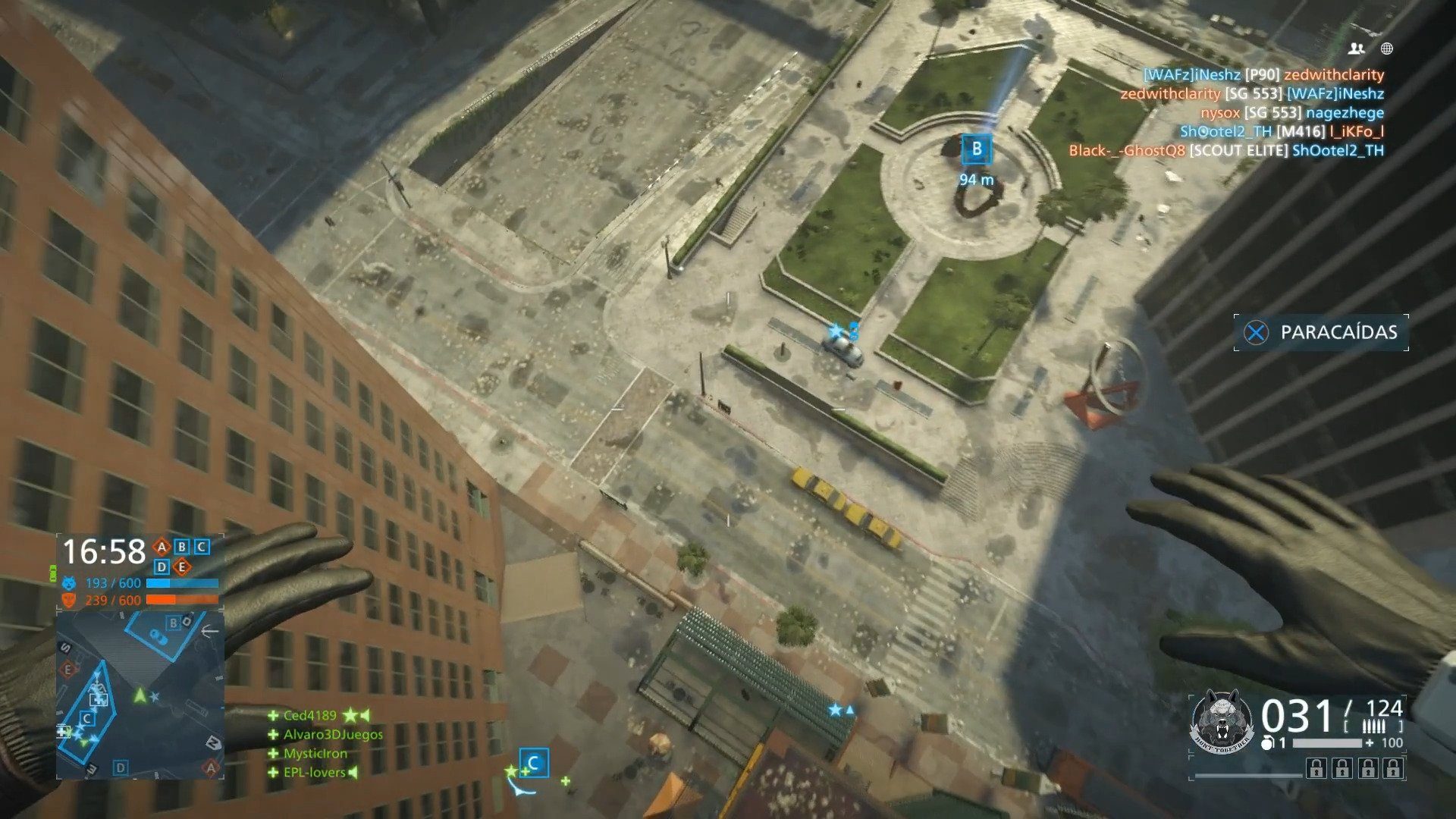Click the blue team skull ticket icon
The width and height of the screenshot is (1456, 819).
[x=68, y=582]
